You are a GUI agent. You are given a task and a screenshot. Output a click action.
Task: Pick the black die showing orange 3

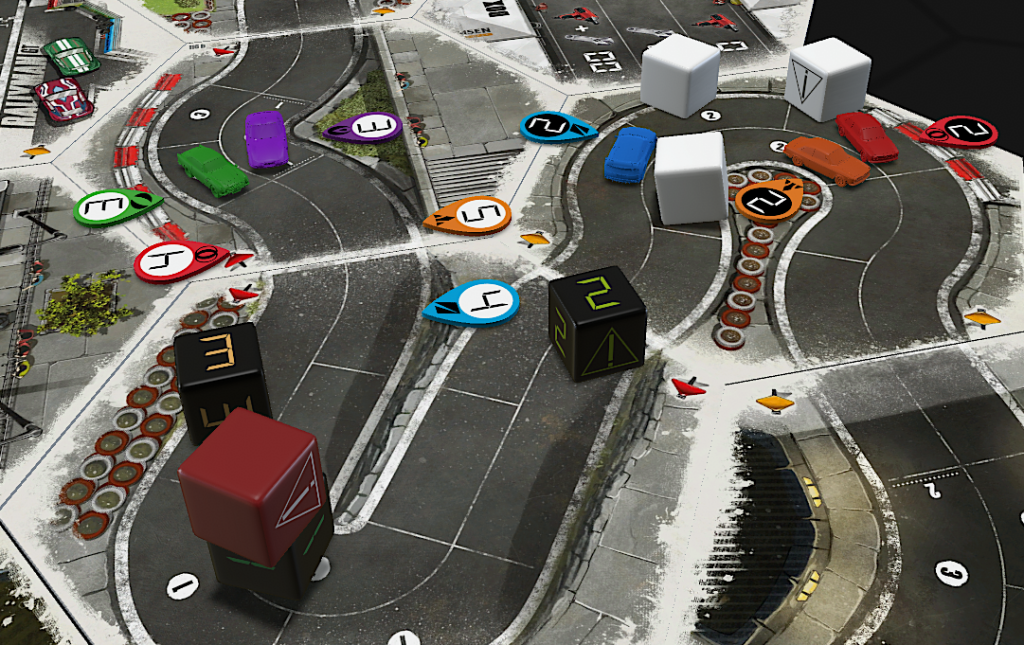pyautogui.click(x=221, y=378)
